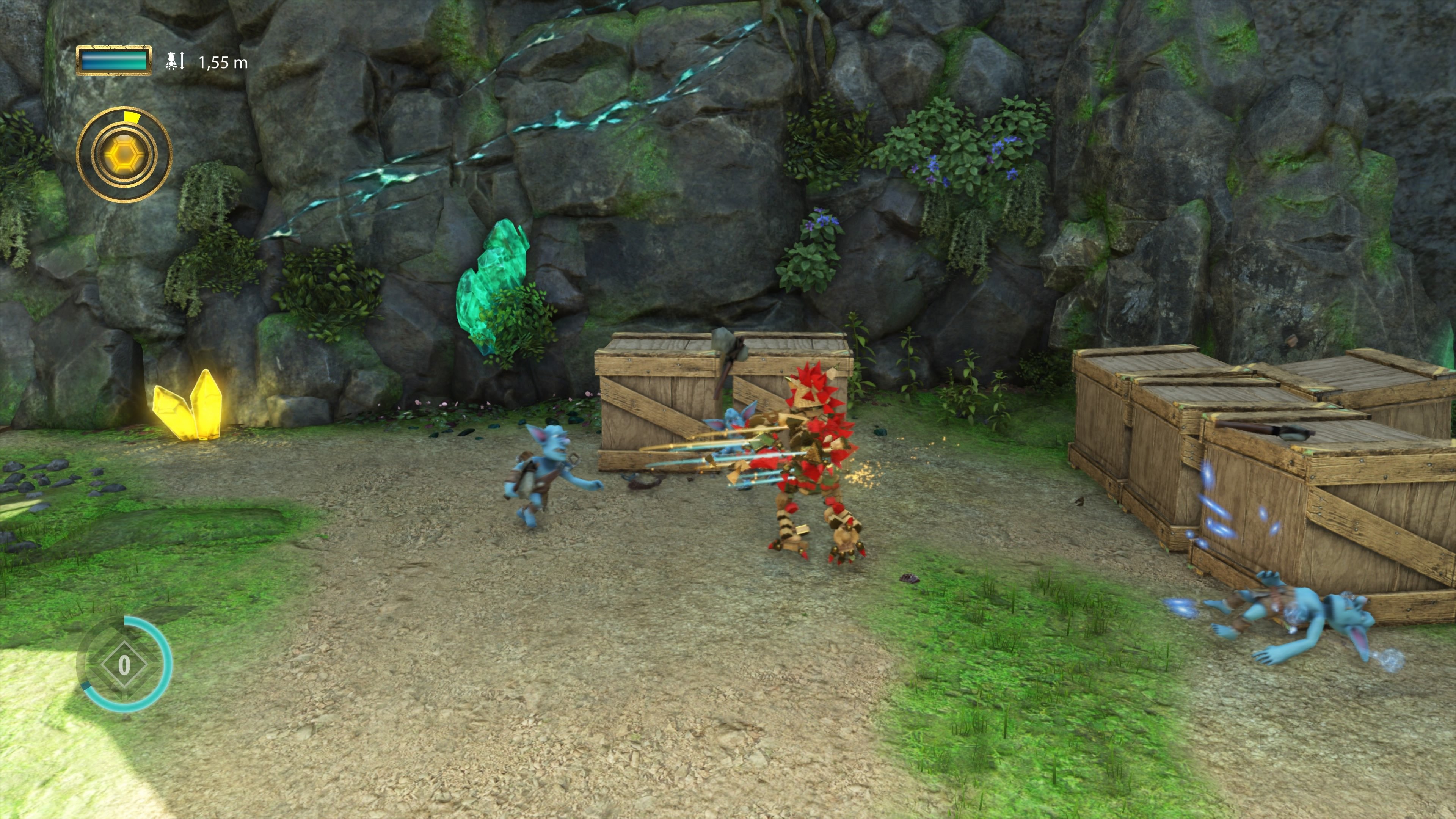This screenshot has width=1456, height=819.
Task: Click the height arrow indicator beside Knack icon
Action: point(182,61)
